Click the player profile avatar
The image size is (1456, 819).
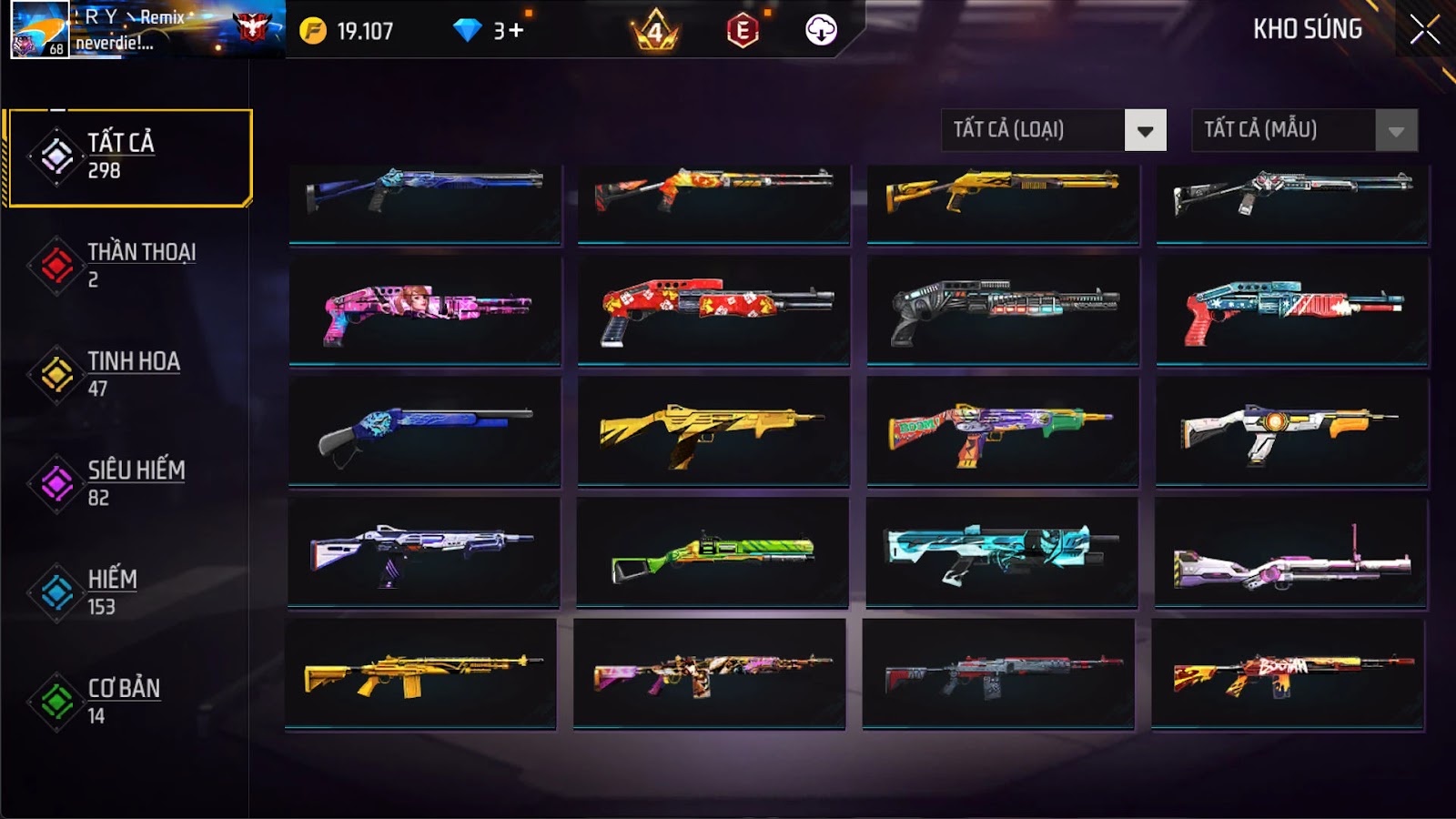pyautogui.click(x=39, y=29)
